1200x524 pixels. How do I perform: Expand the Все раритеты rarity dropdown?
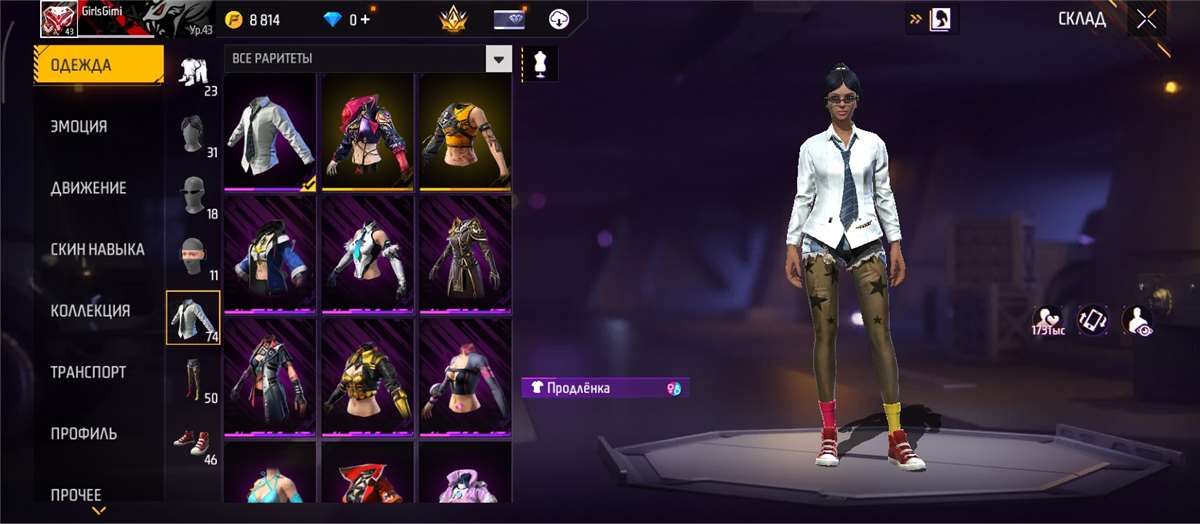498,59
